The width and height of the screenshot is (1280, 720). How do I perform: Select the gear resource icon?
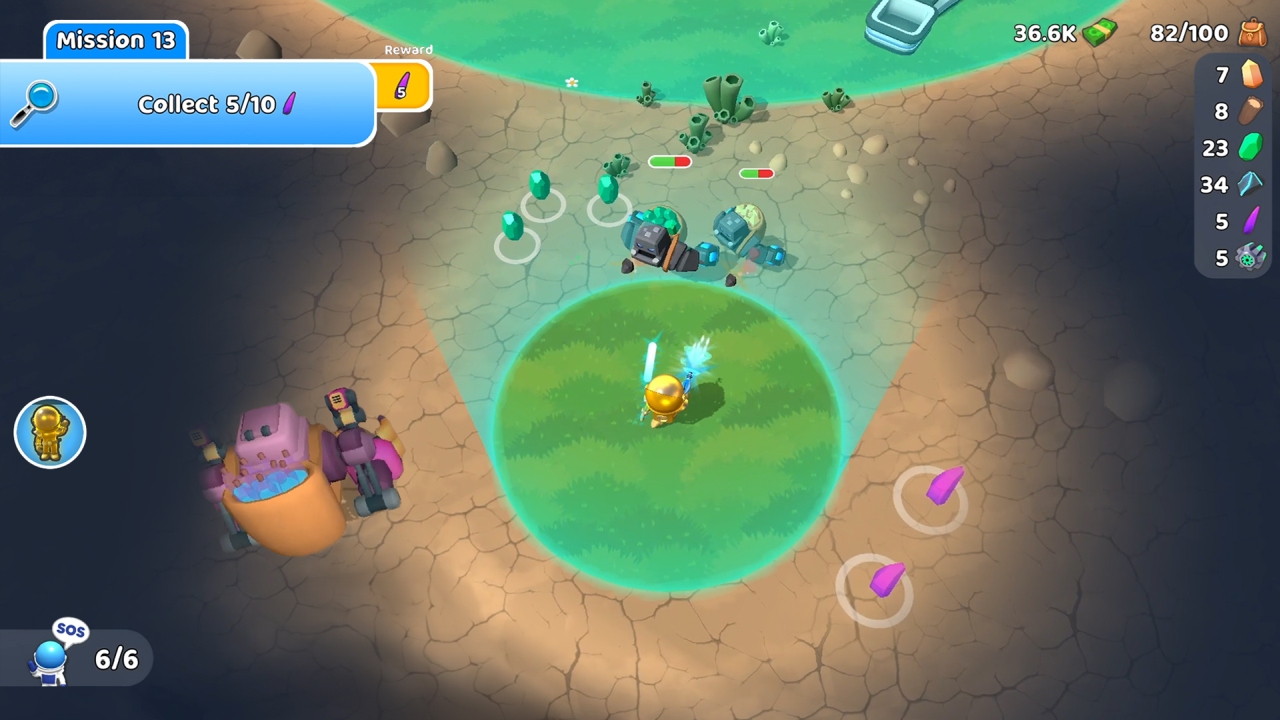[1250, 258]
